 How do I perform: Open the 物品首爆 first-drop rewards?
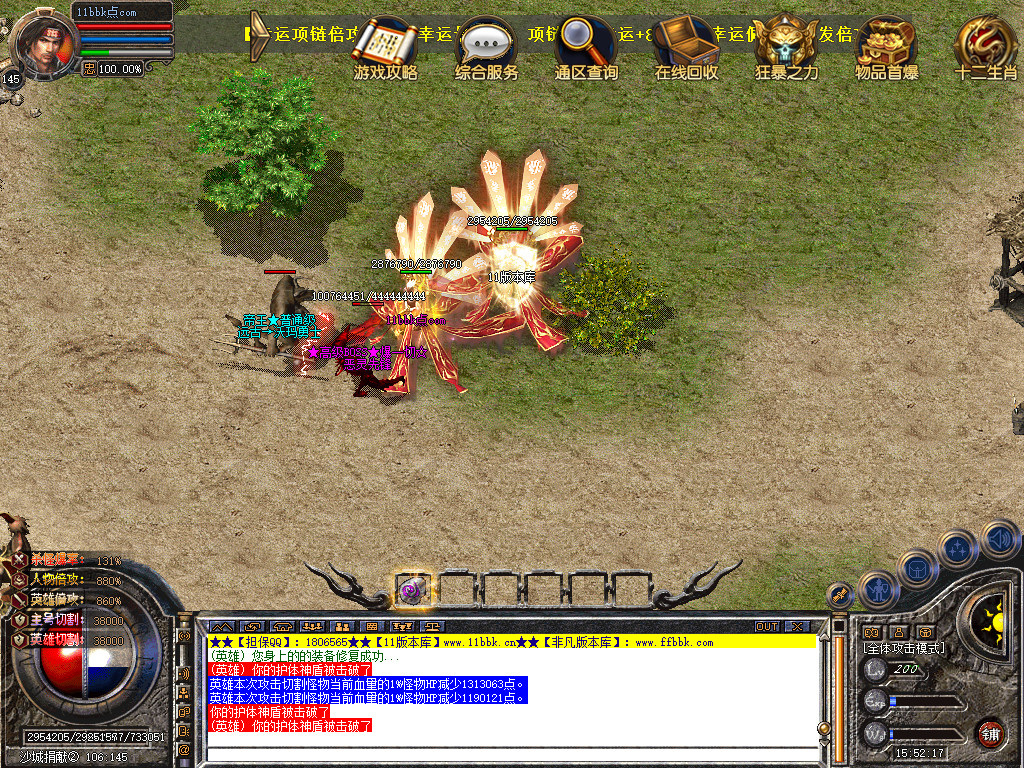point(886,43)
